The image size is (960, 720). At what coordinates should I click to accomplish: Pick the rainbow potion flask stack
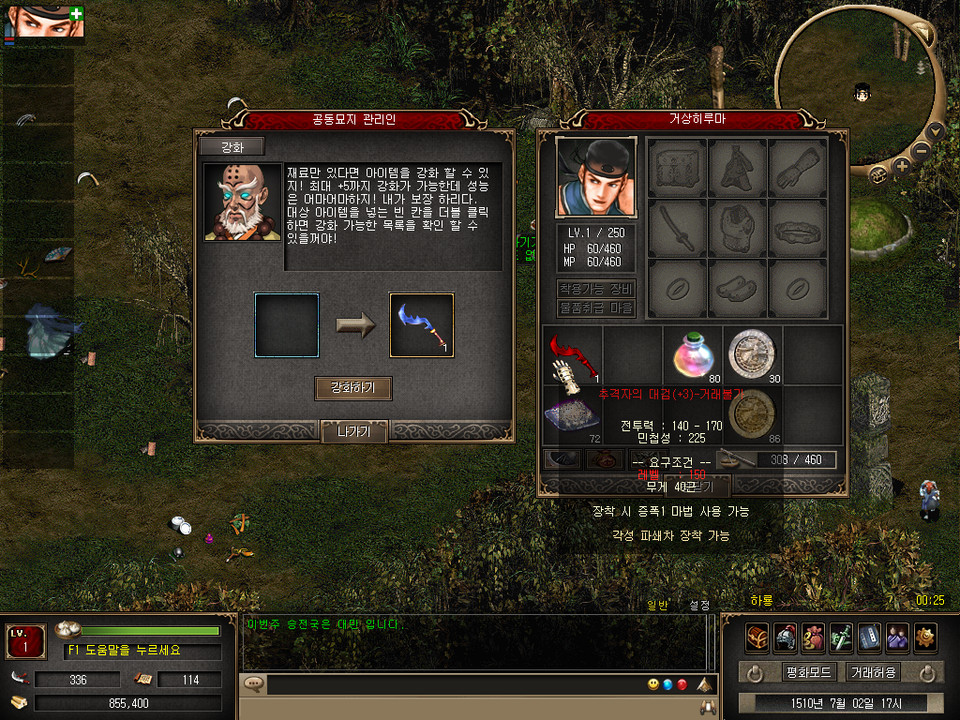click(x=693, y=355)
